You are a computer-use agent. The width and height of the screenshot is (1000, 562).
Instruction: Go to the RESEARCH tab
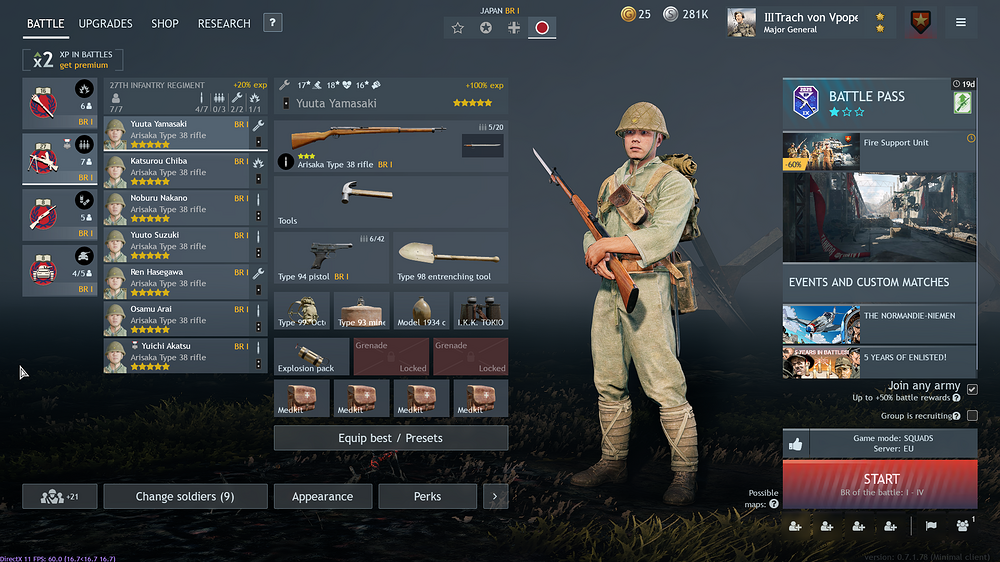(224, 23)
